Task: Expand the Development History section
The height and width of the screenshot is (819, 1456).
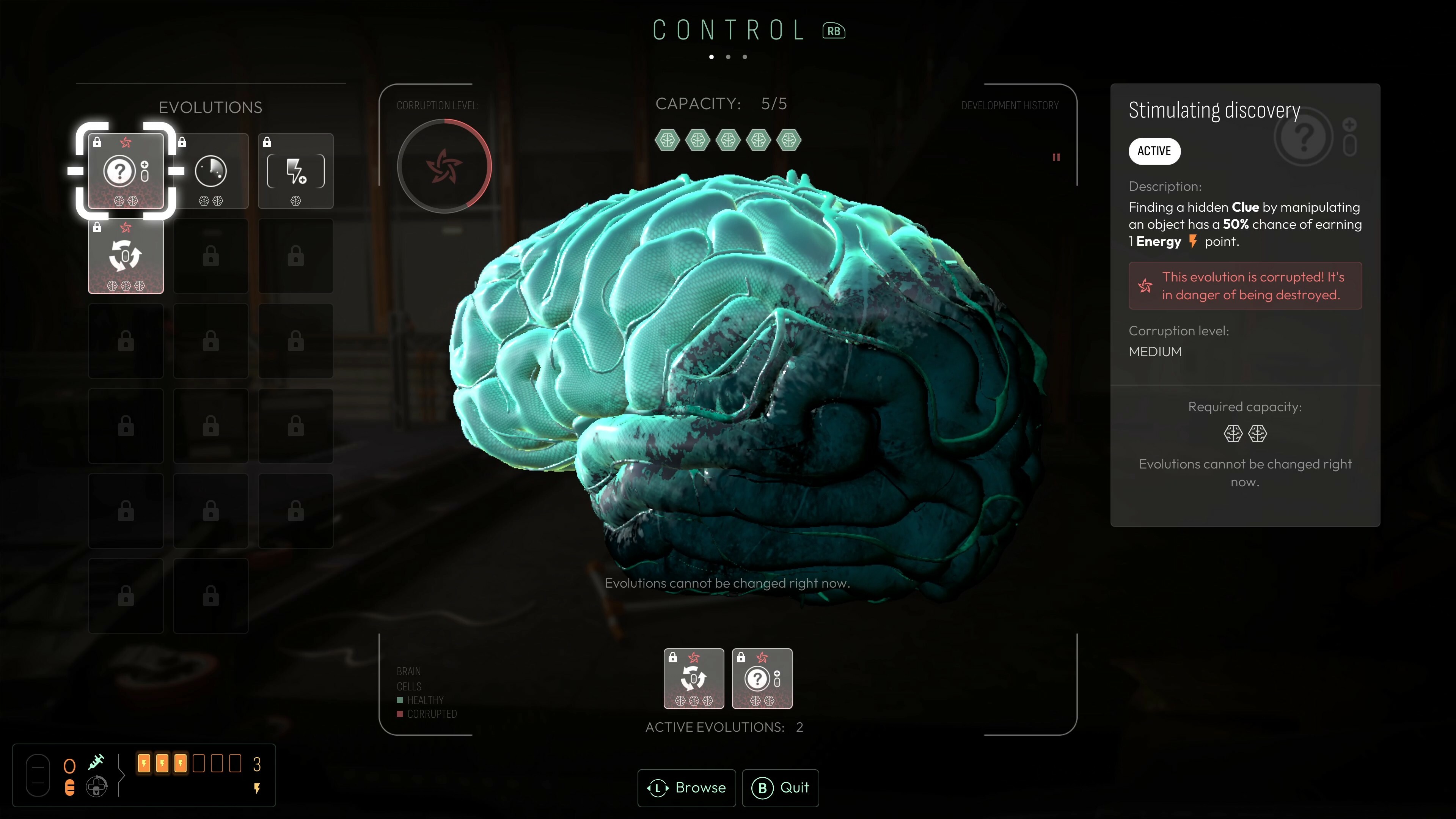Action: (1010, 105)
